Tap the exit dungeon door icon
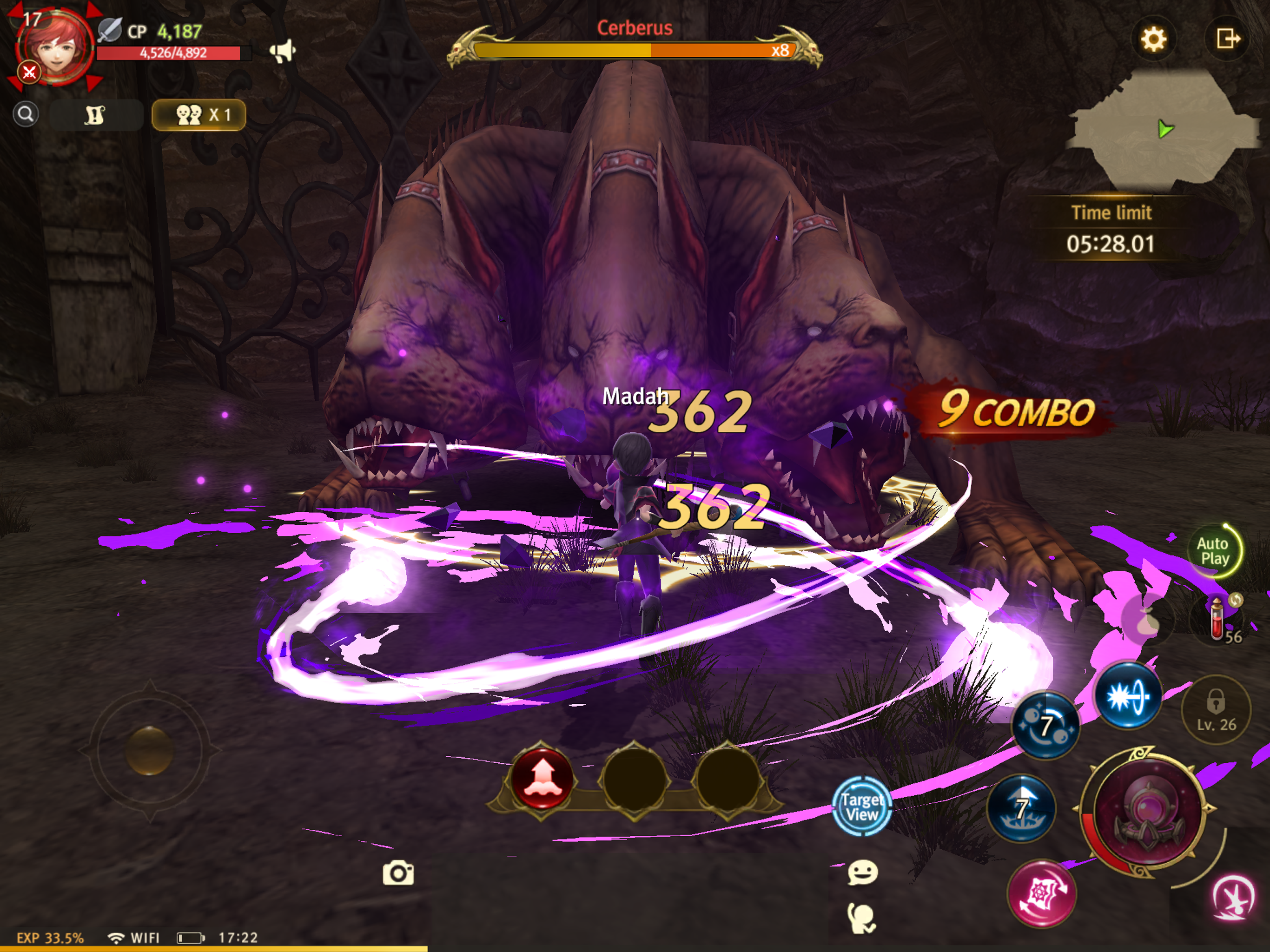The image size is (1270, 952). [1229, 39]
